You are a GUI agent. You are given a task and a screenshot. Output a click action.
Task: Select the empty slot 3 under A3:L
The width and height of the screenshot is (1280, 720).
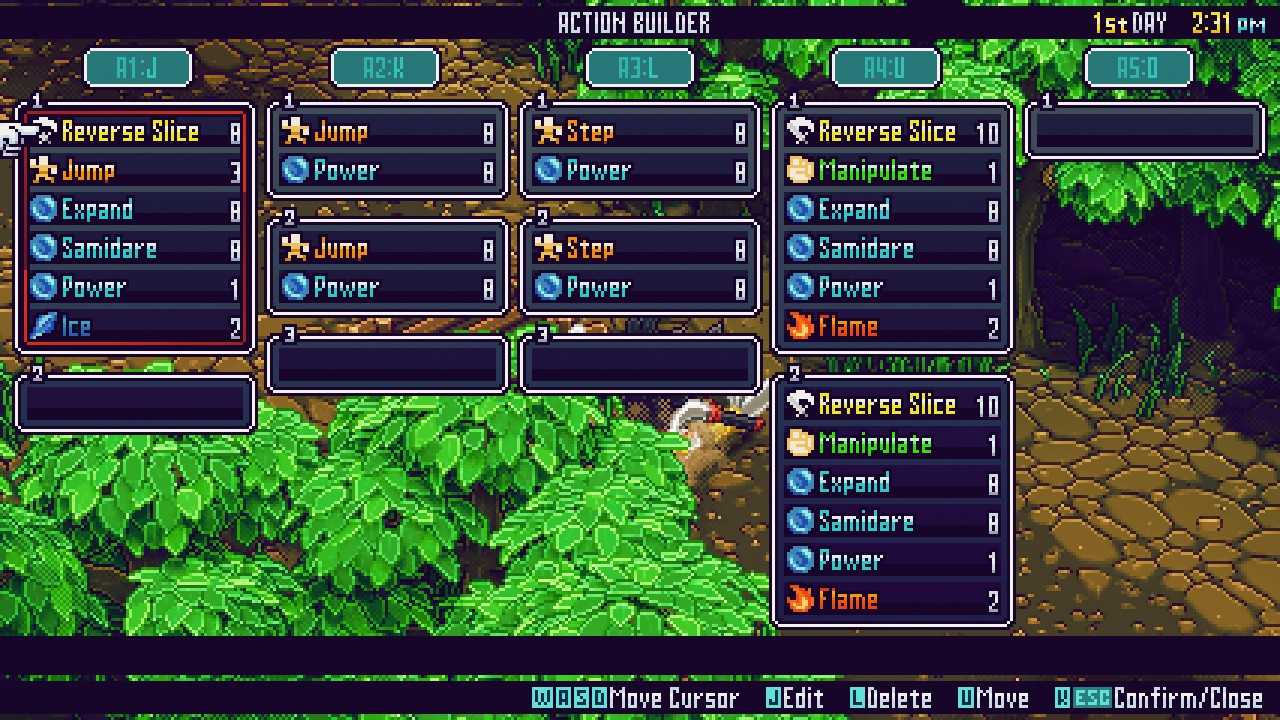641,365
